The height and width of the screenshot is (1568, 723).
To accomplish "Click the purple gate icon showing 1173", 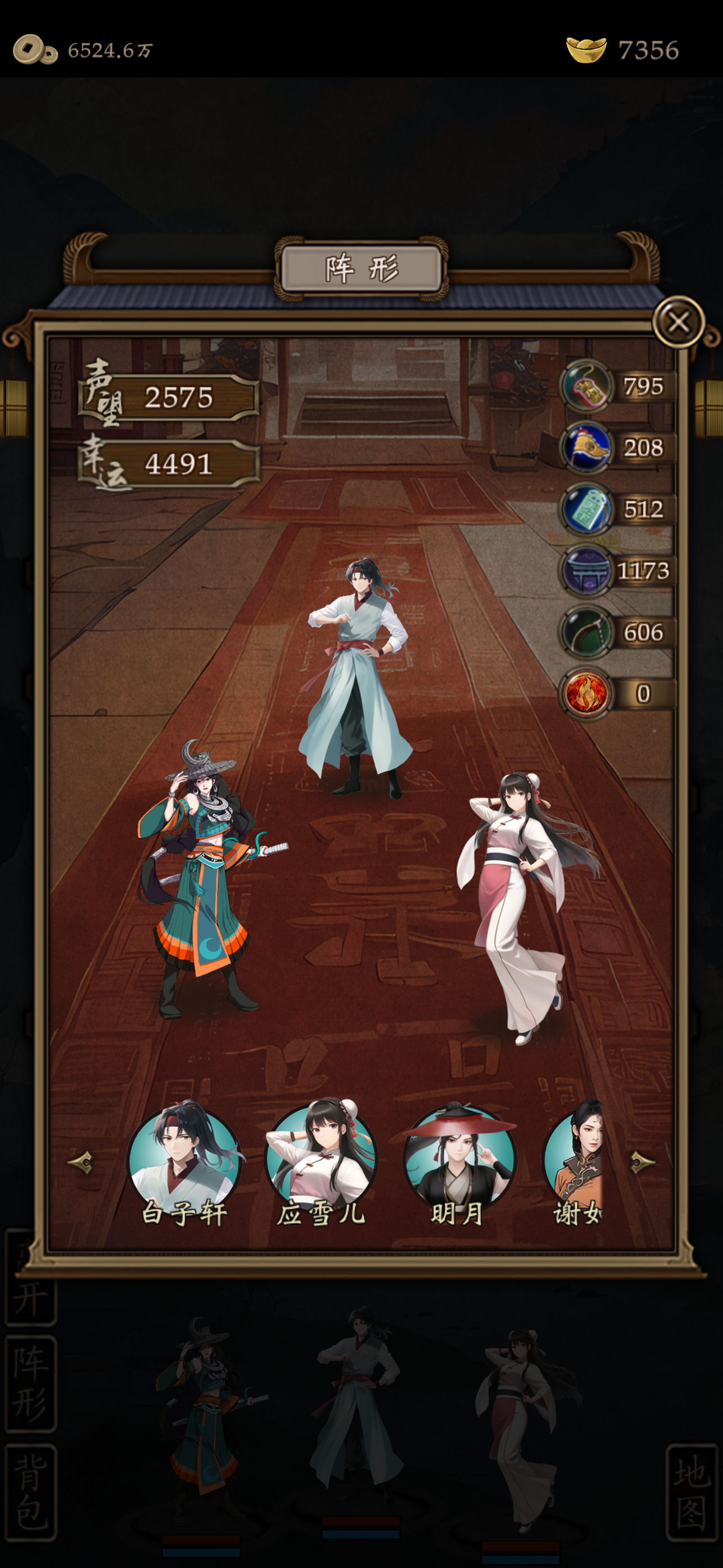I will 586,570.
